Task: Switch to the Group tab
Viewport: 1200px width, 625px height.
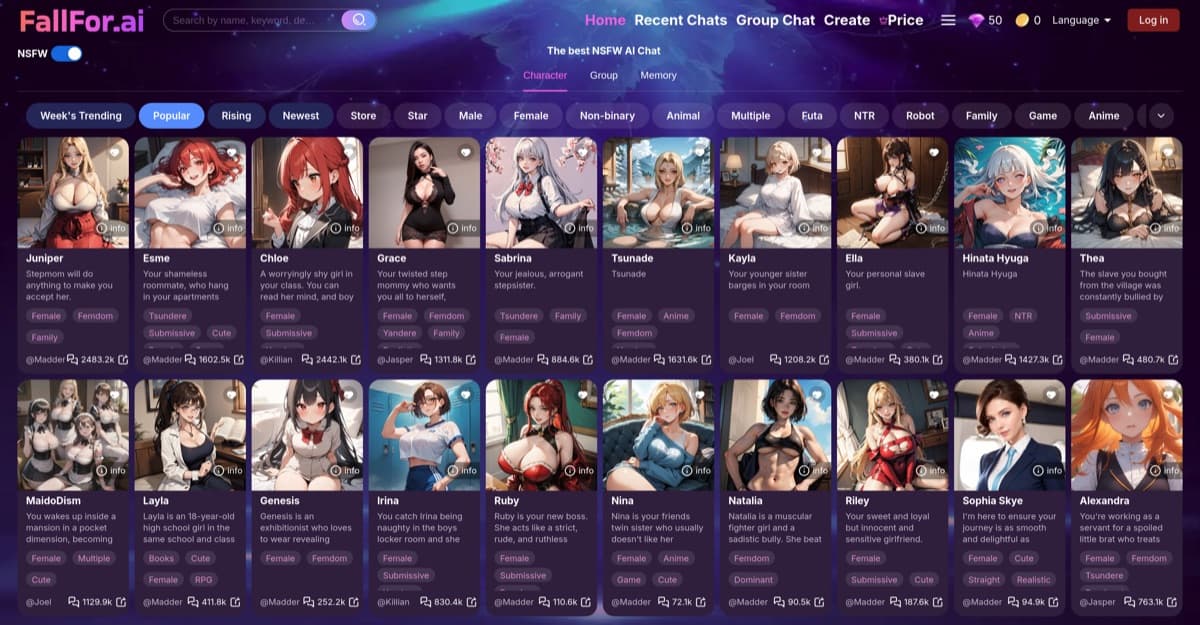Action: point(603,75)
